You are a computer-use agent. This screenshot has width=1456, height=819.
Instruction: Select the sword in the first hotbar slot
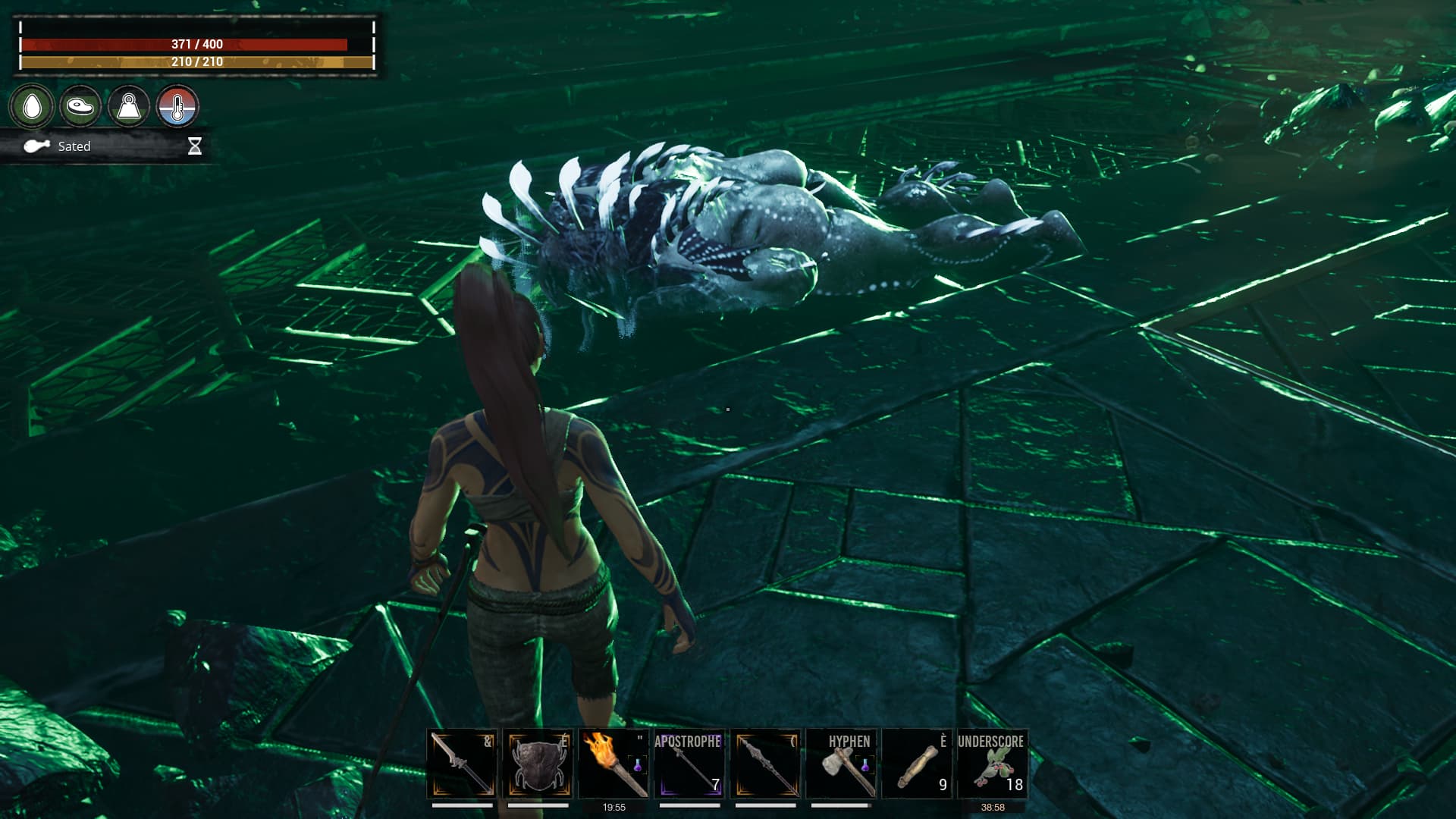(x=462, y=764)
